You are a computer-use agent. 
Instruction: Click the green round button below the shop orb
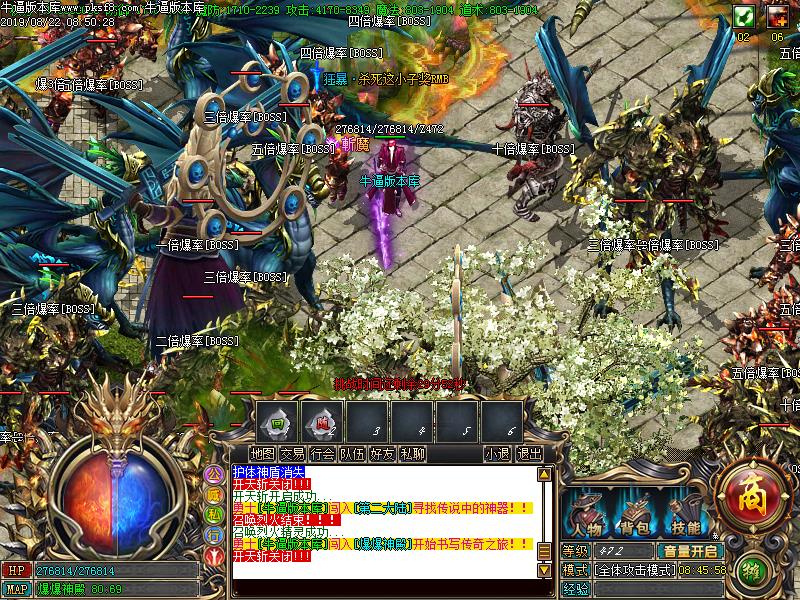[x=754, y=571]
